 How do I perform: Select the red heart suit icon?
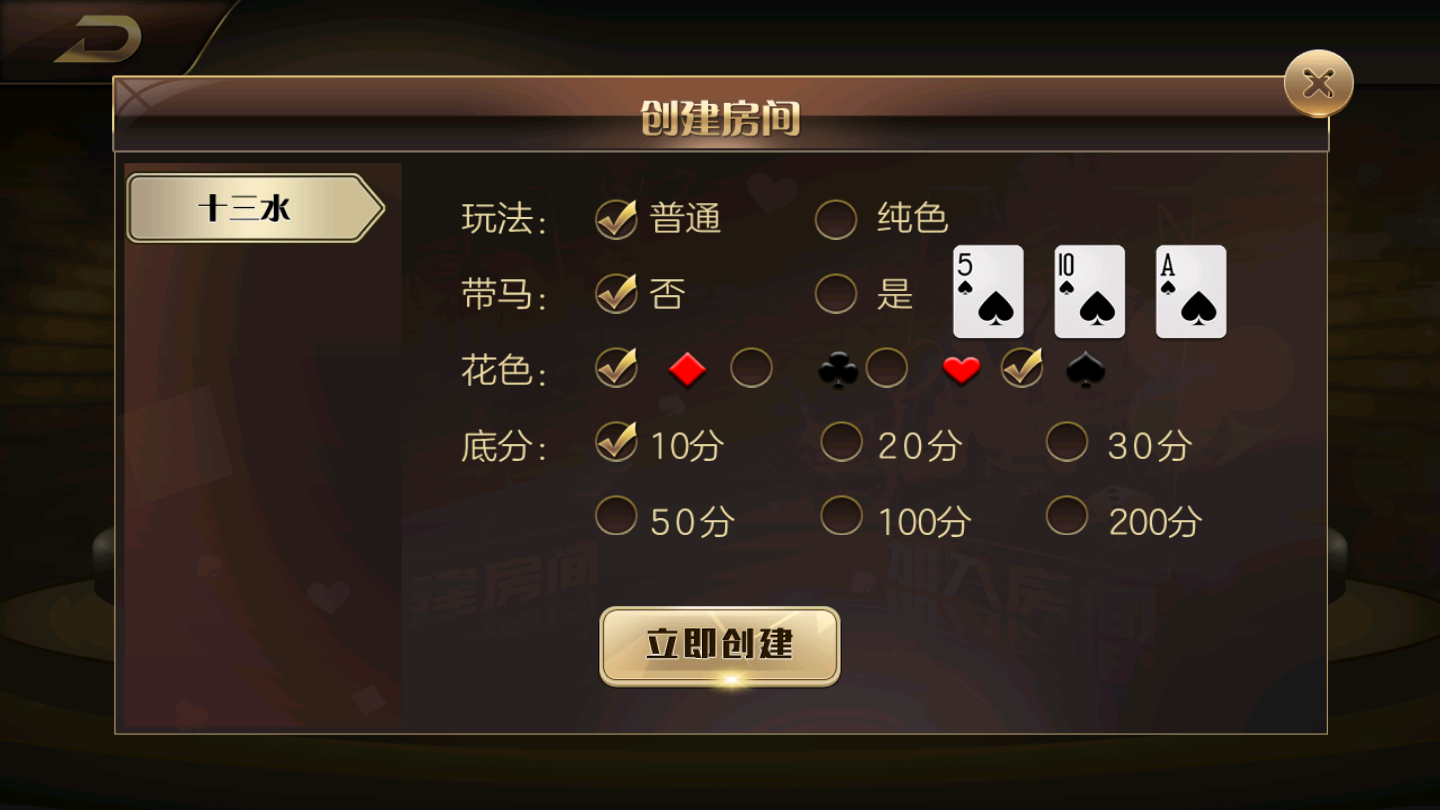[959, 368]
